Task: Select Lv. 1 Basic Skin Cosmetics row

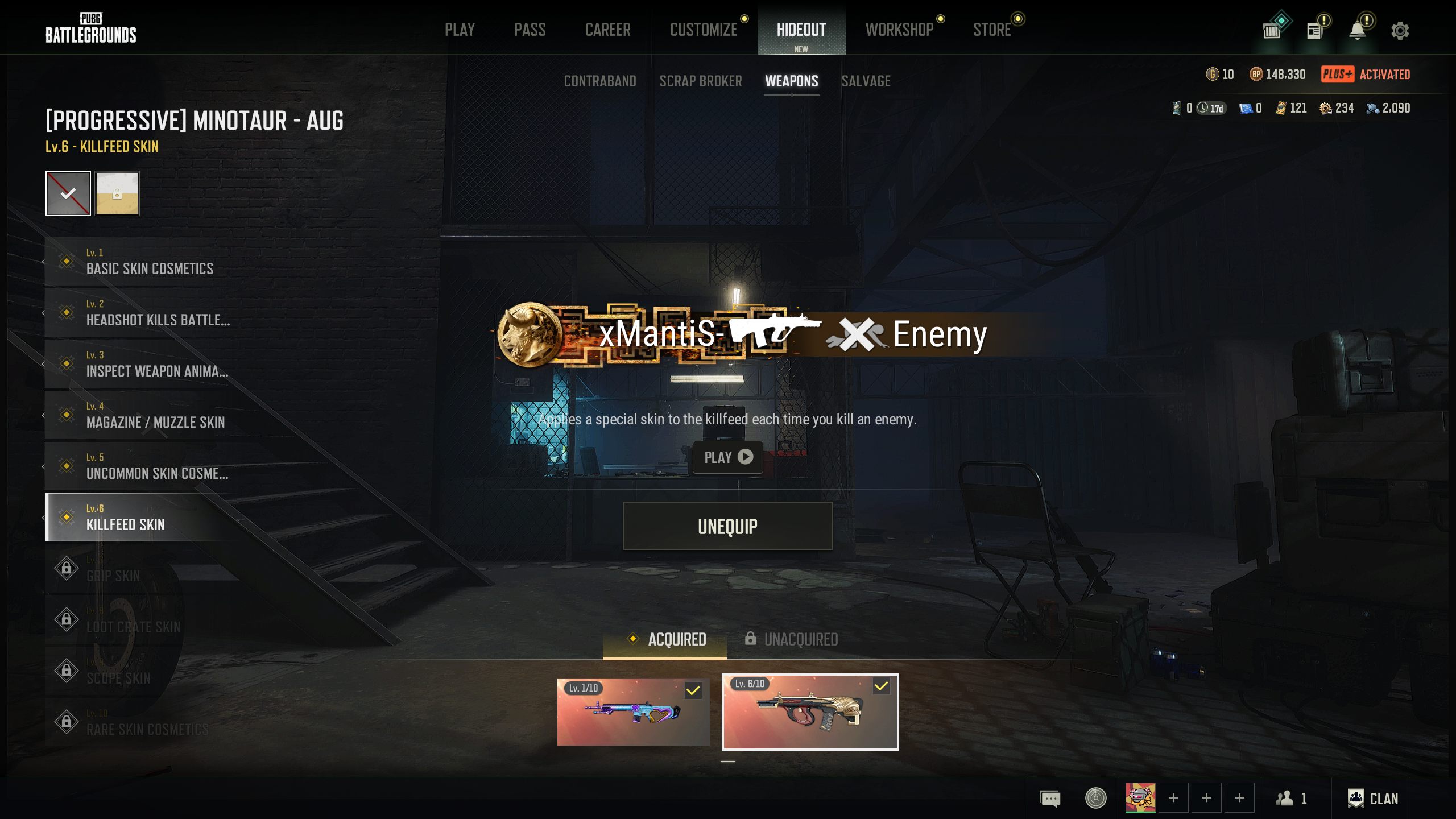Action: click(x=149, y=262)
